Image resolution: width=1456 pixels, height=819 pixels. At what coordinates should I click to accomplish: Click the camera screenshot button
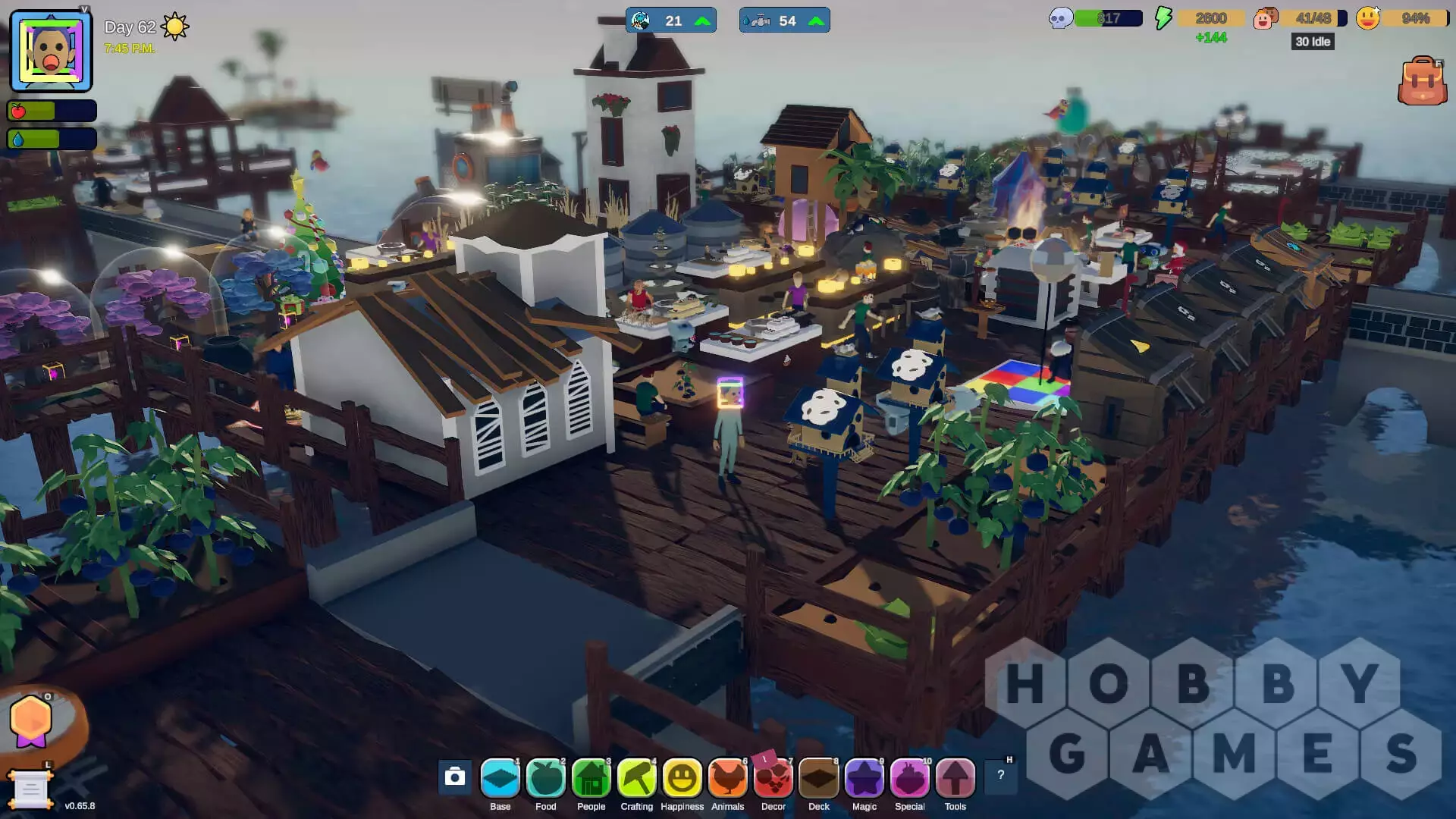[x=455, y=777]
